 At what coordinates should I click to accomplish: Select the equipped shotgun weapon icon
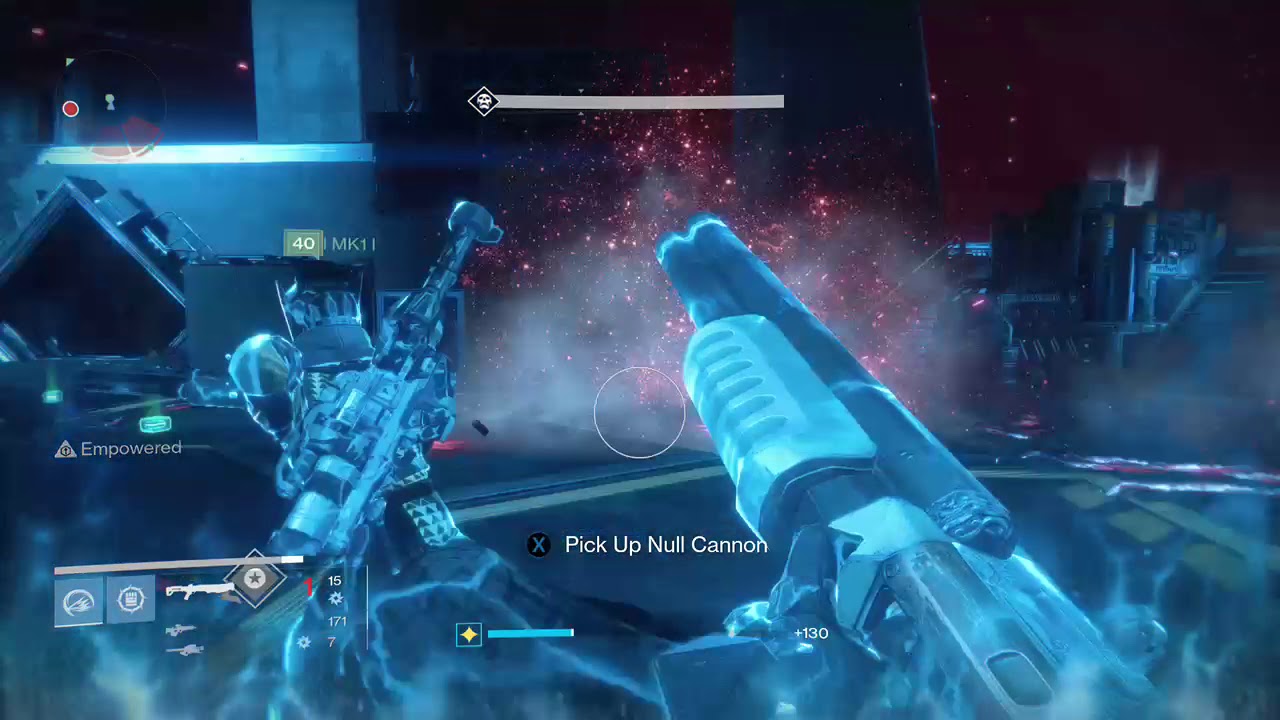(x=197, y=591)
